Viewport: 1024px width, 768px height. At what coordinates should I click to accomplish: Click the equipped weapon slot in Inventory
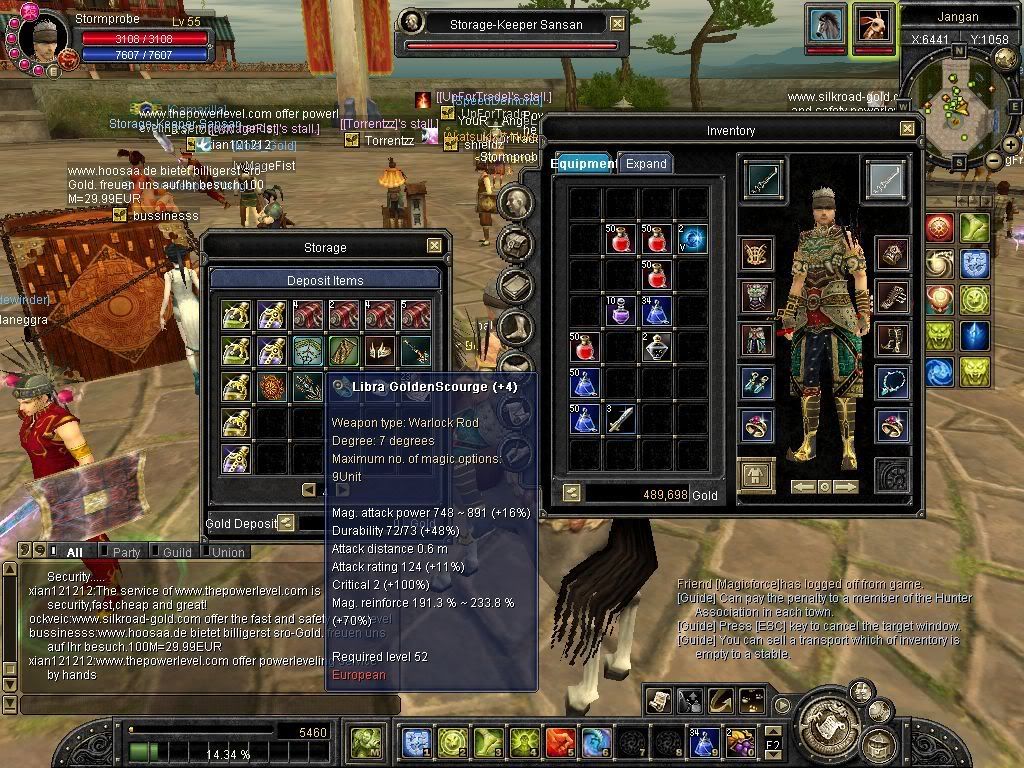tap(765, 180)
